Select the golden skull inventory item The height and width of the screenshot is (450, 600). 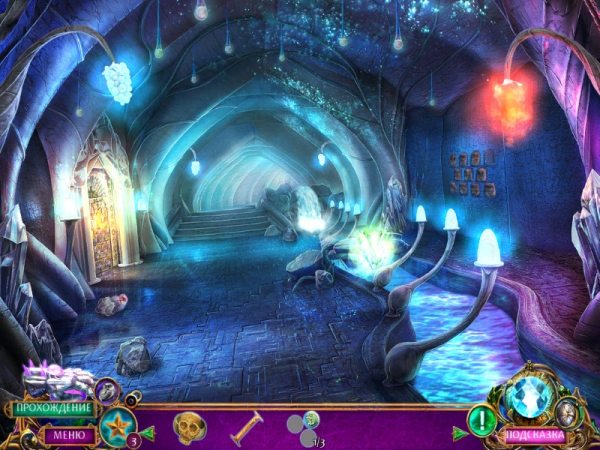[188, 428]
